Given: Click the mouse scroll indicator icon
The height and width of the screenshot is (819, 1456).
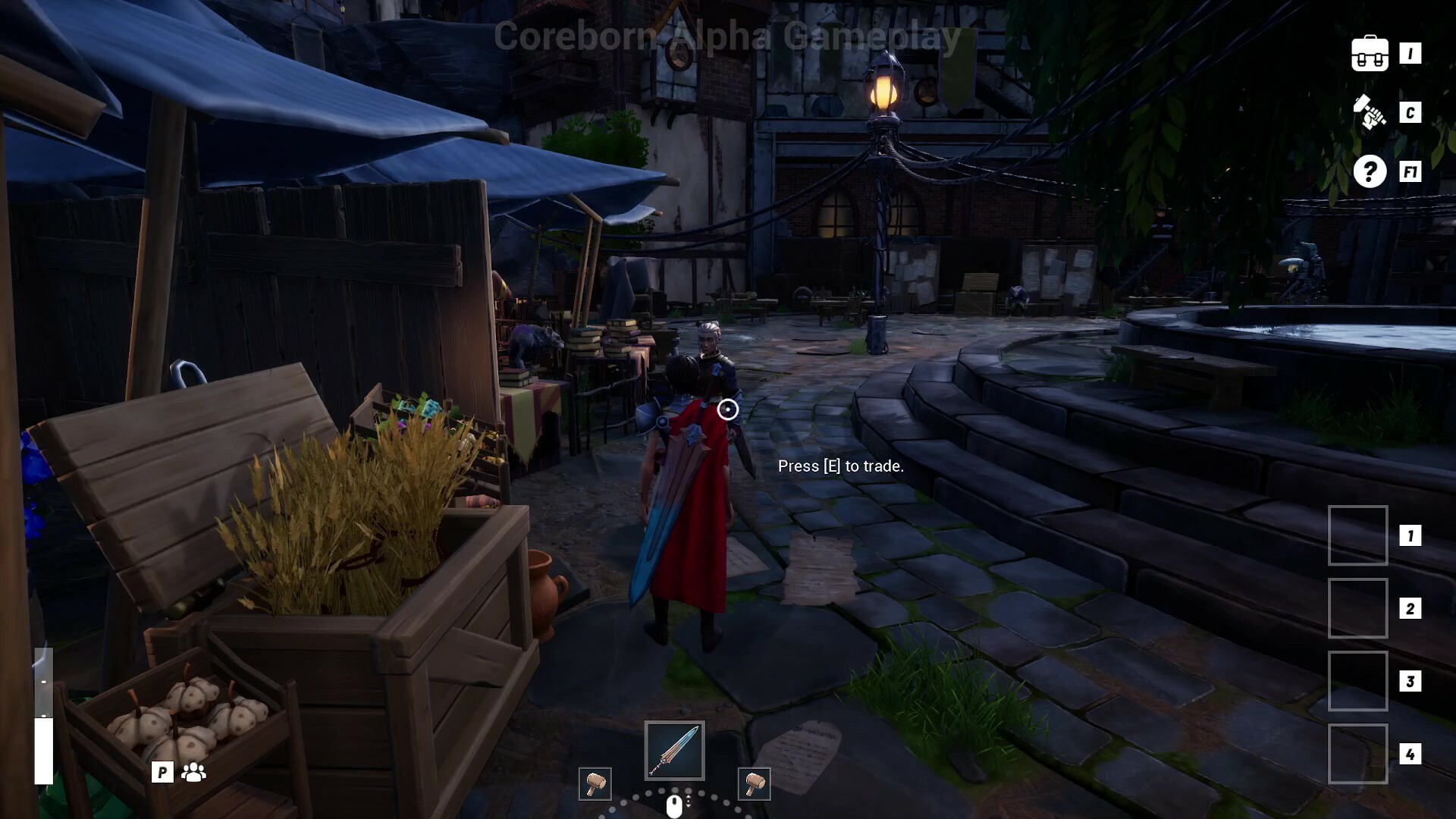Looking at the screenshot, I should pyautogui.click(x=673, y=806).
